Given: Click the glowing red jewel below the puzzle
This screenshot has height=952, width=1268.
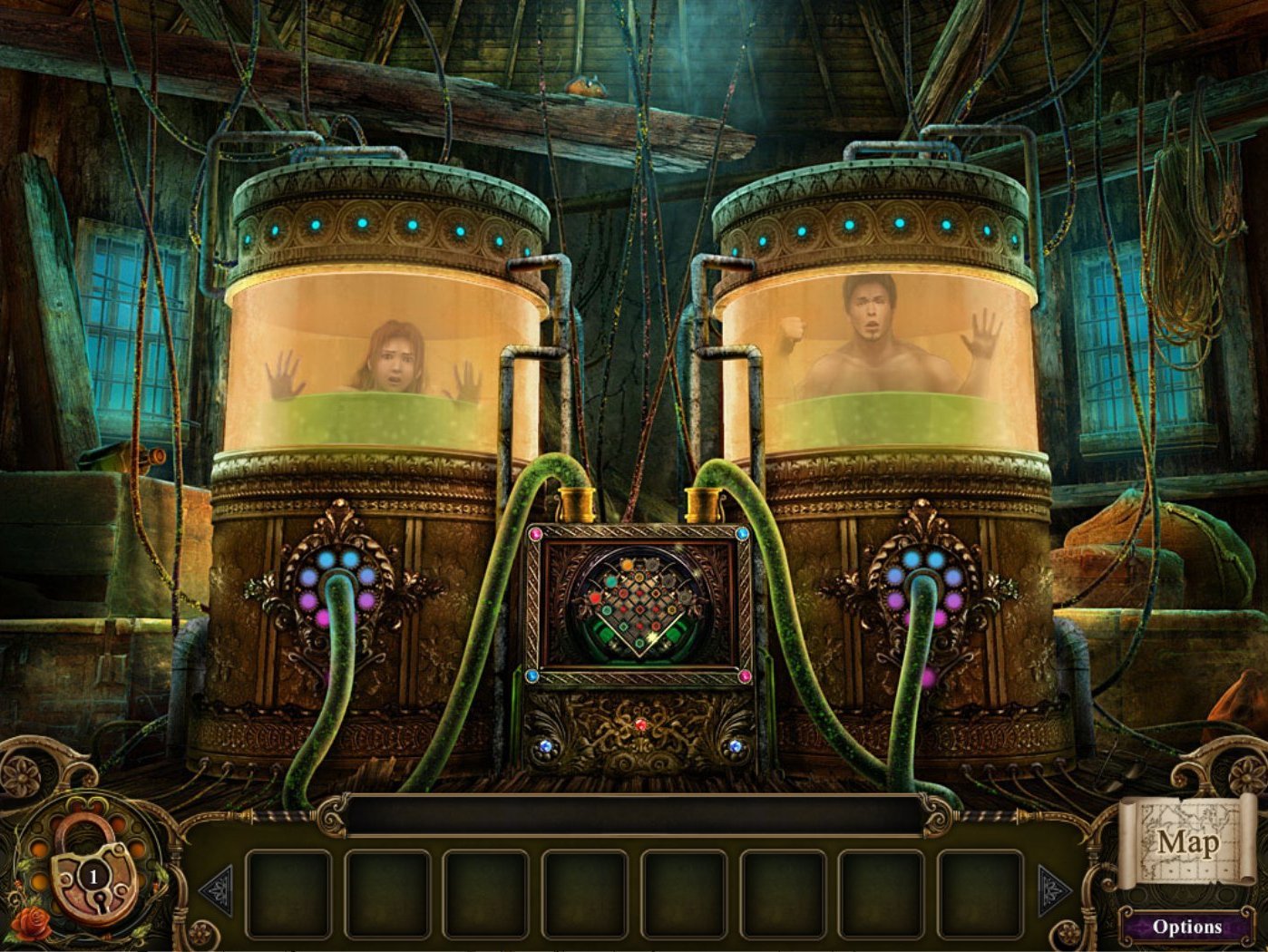Looking at the screenshot, I should tap(641, 725).
